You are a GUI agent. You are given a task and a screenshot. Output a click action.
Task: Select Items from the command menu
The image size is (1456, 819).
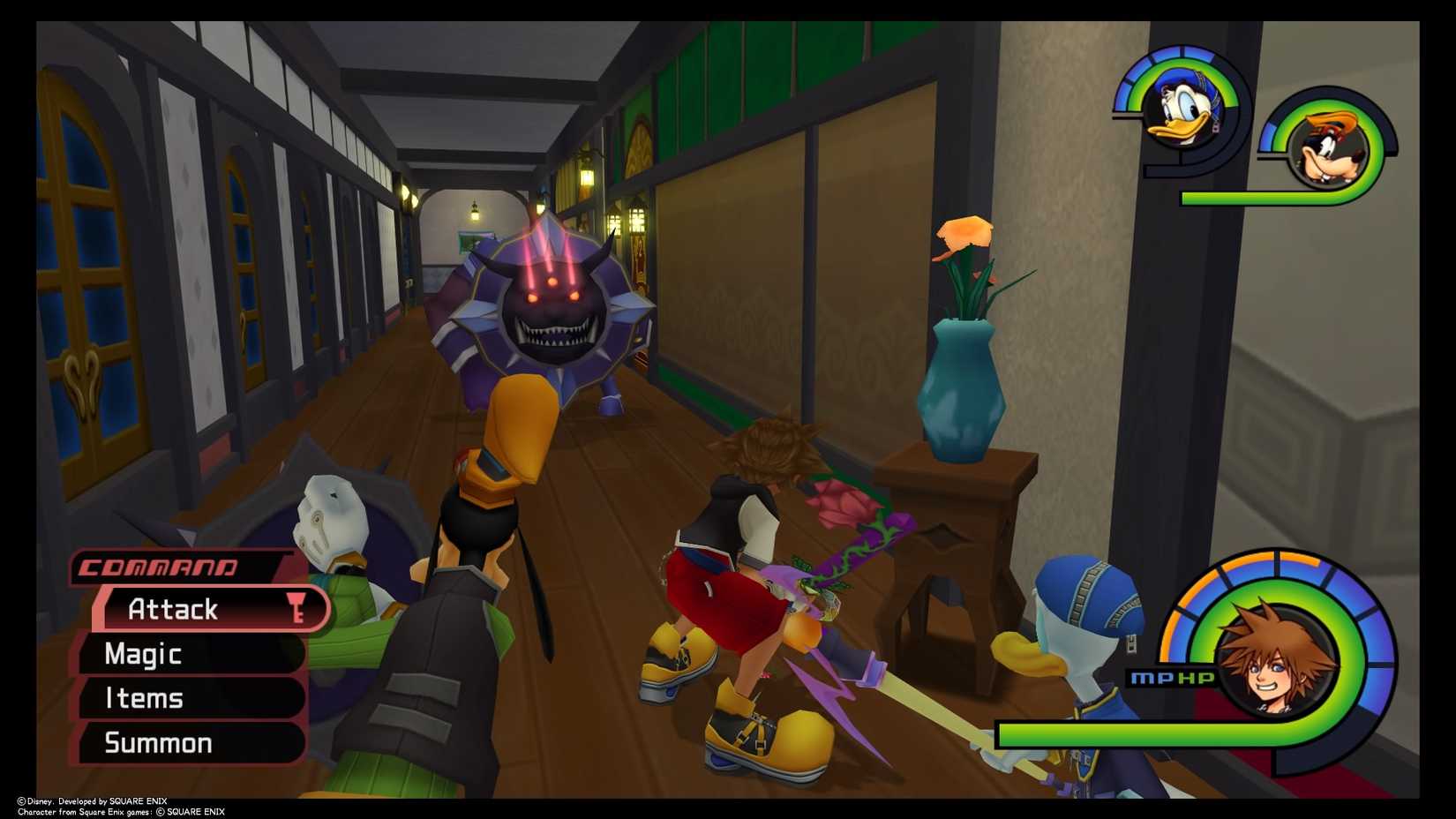(146, 698)
